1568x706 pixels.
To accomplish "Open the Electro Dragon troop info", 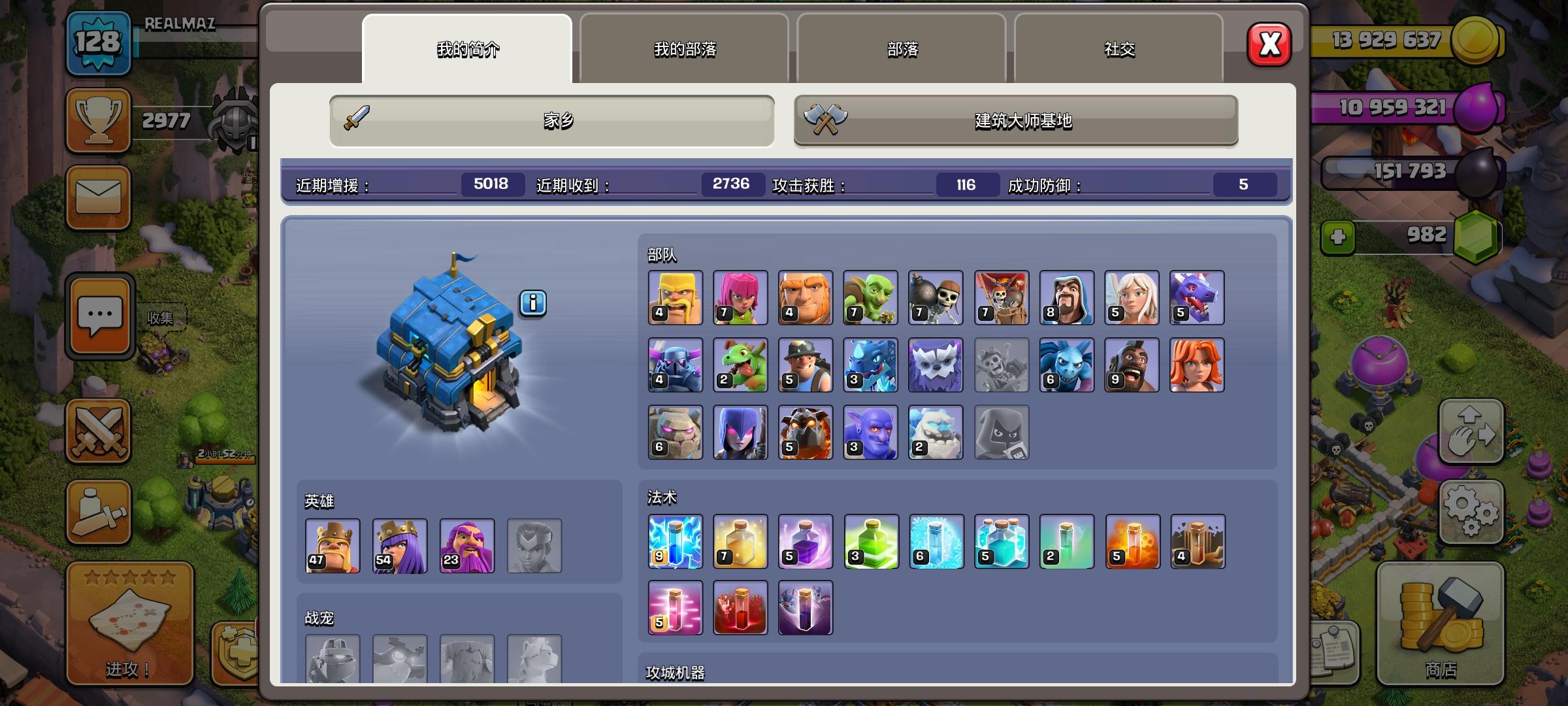I will click(870, 364).
